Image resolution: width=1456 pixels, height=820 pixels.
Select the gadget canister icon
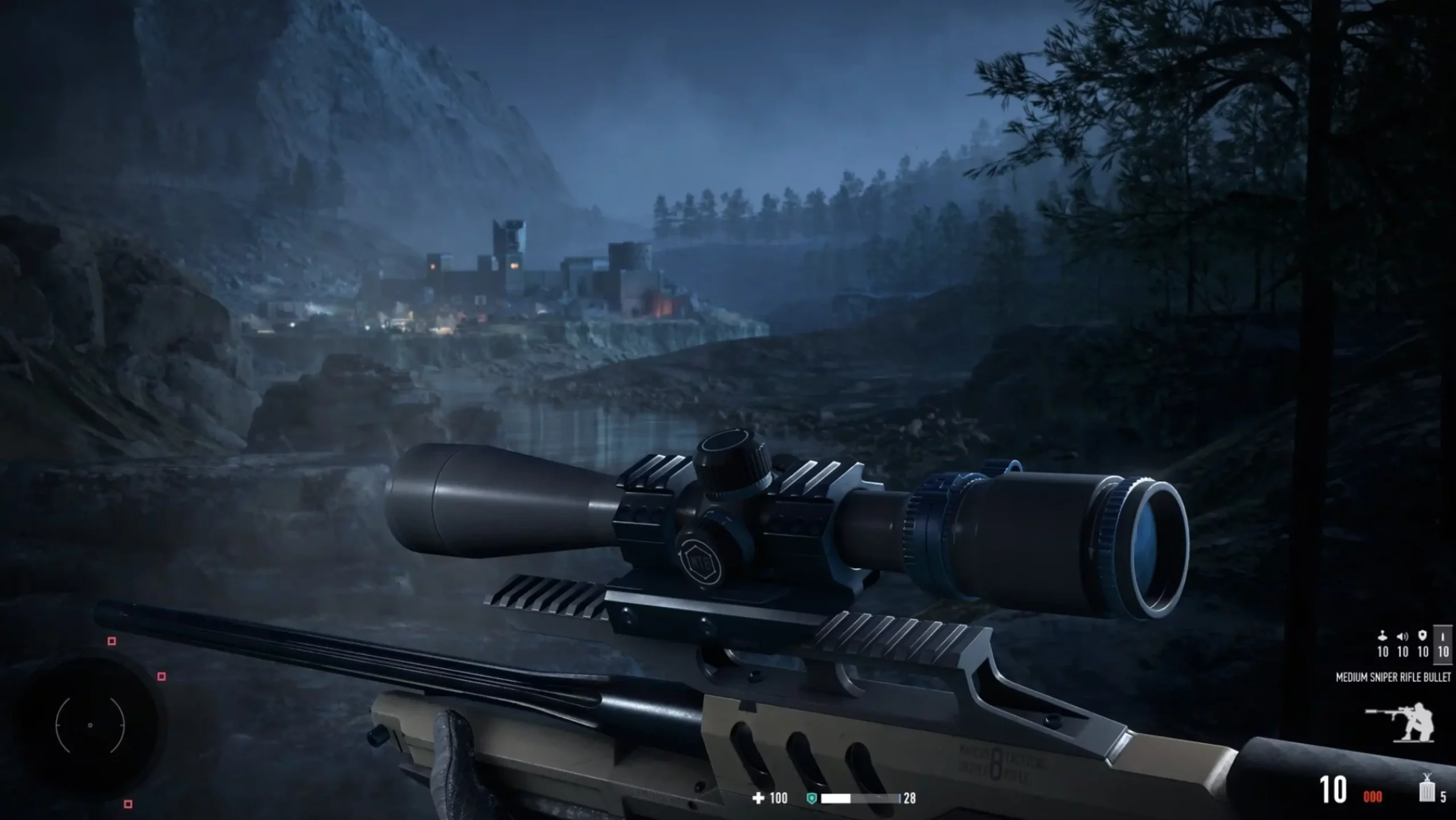pos(1426,789)
